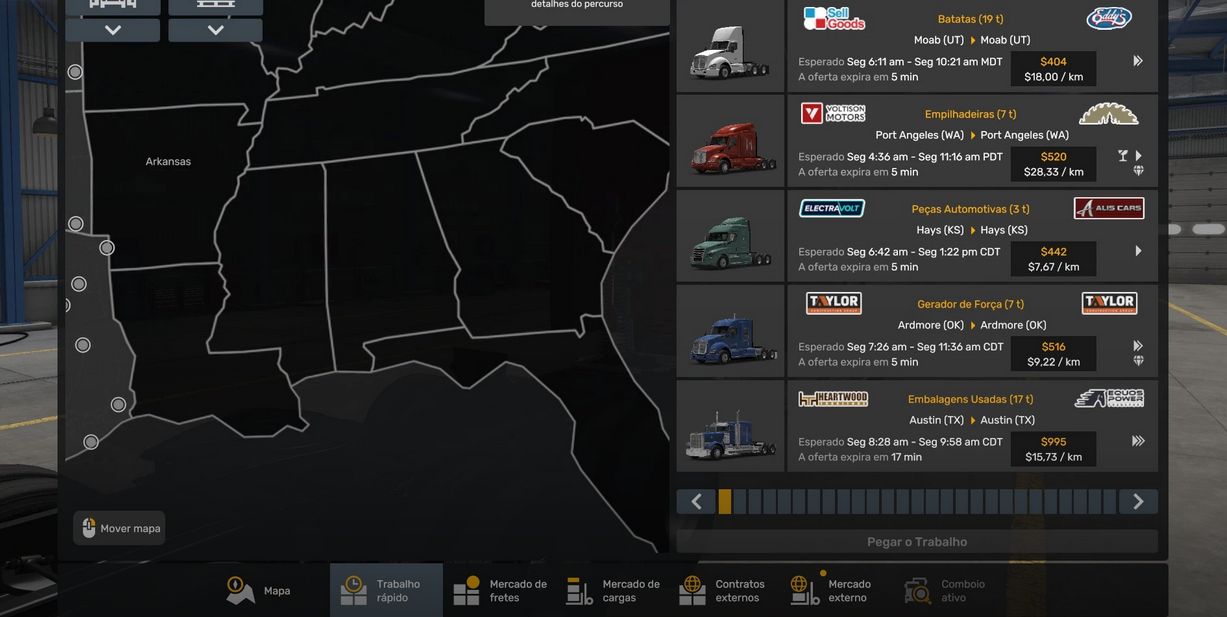
Task: Switch to the Trabalho rápido tab
Action: point(386,591)
